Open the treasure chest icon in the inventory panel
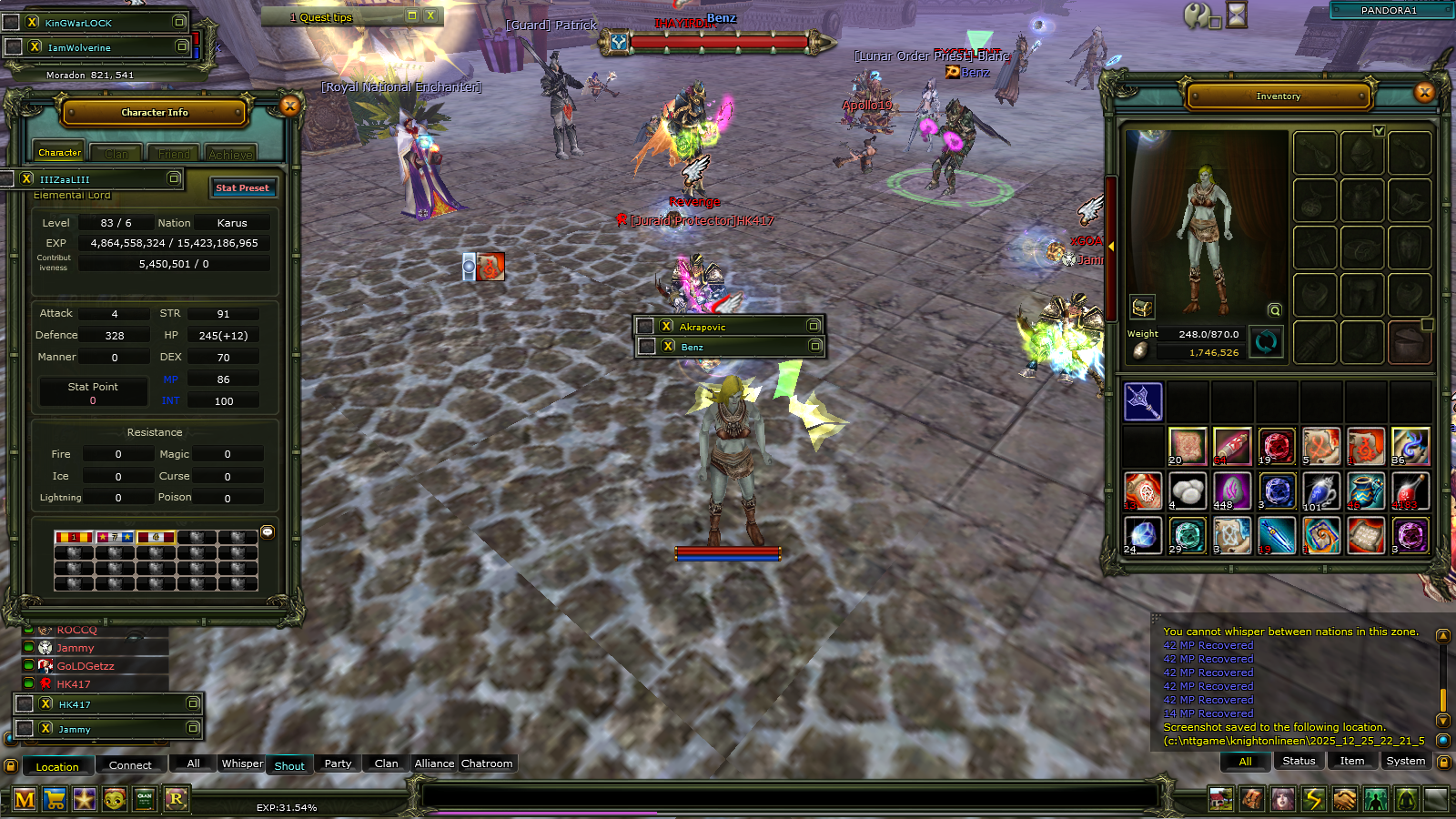The height and width of the screenshot is (819, 1456). pos(1143,308)
